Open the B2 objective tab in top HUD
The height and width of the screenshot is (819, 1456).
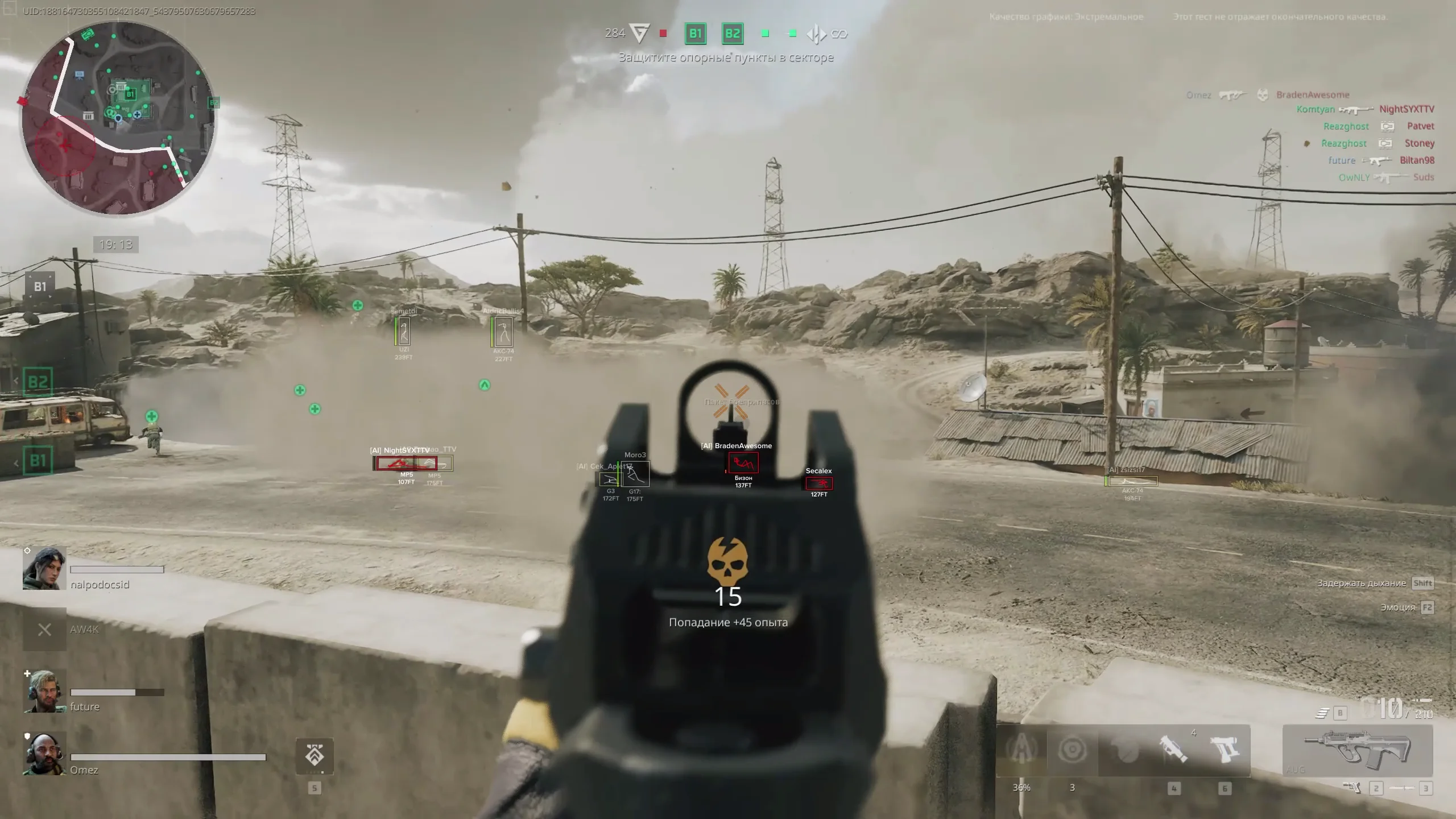(733, 33)
